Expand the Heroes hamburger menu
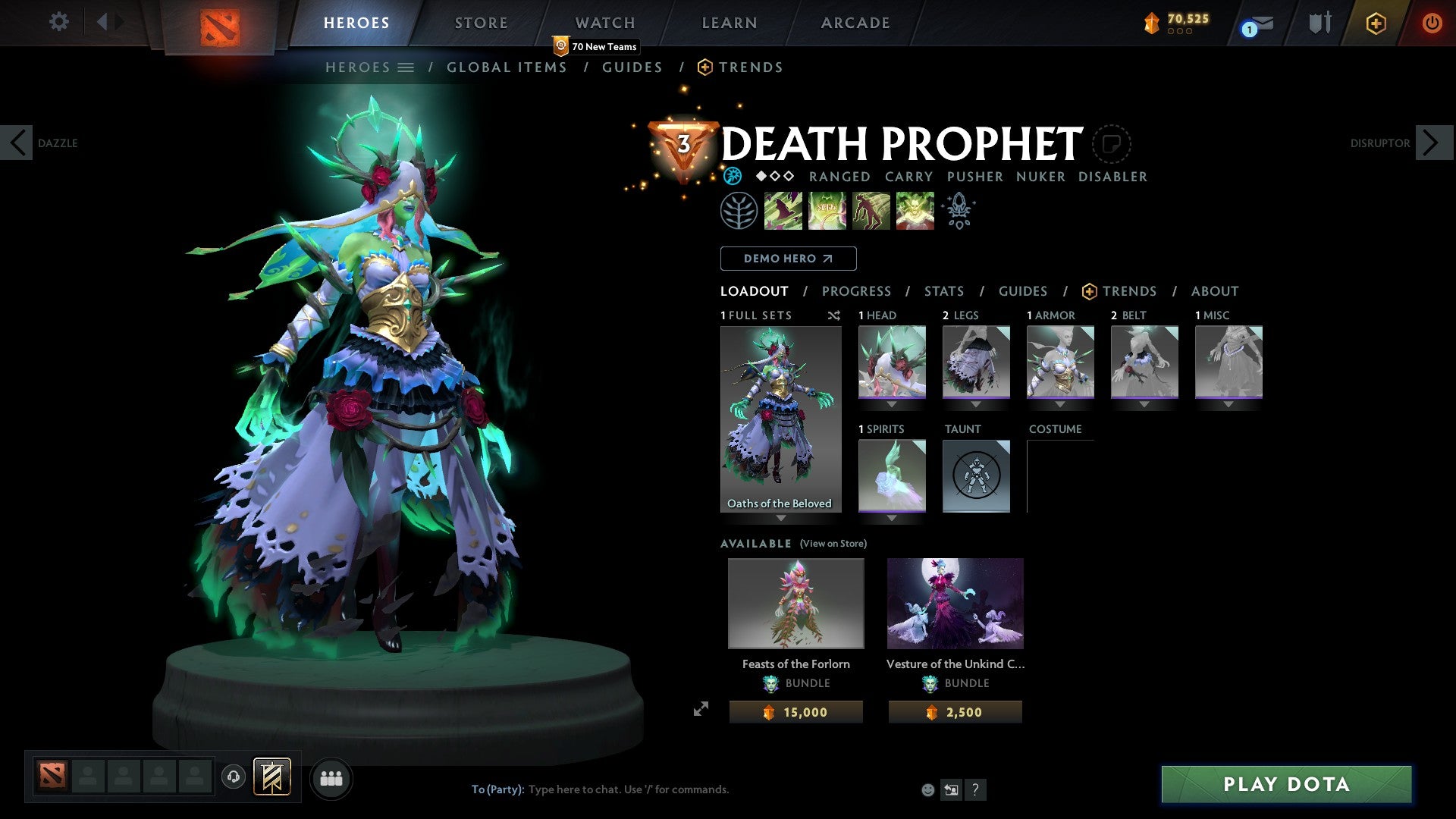1456x819 pixels. pyautogui.click(x=407, y=67)
